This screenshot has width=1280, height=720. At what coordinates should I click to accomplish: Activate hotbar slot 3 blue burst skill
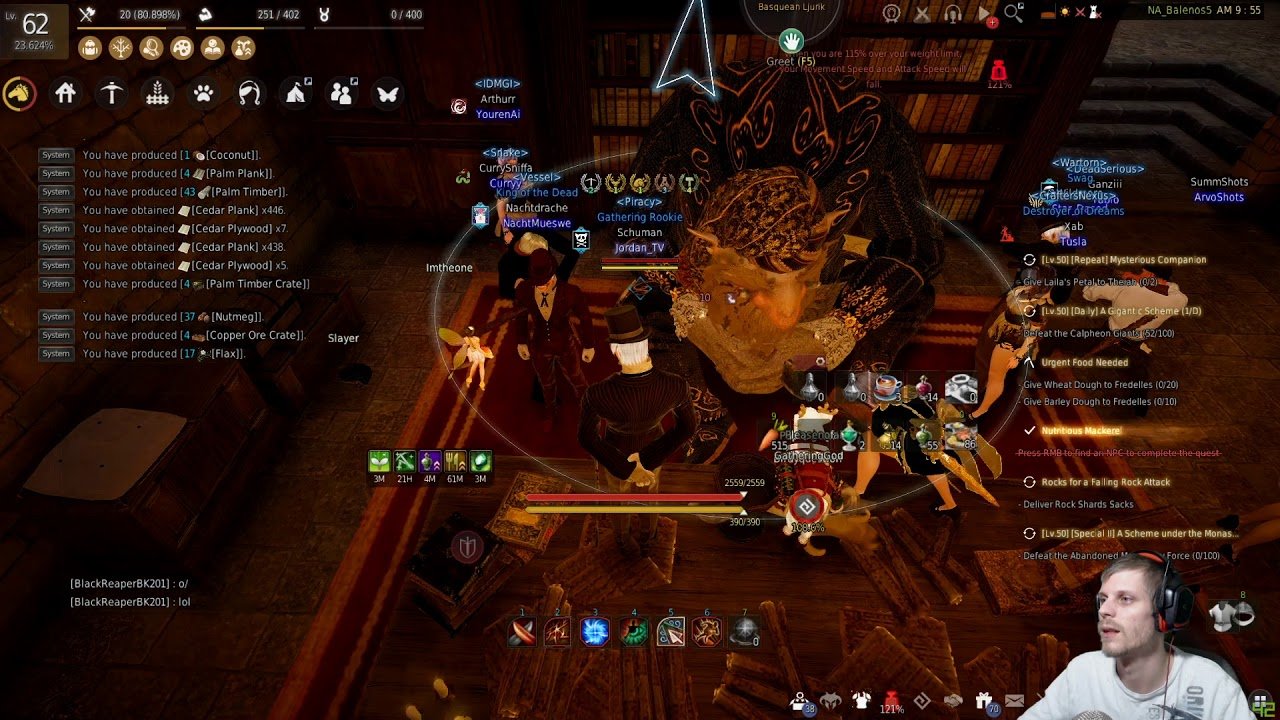point(595,632)
